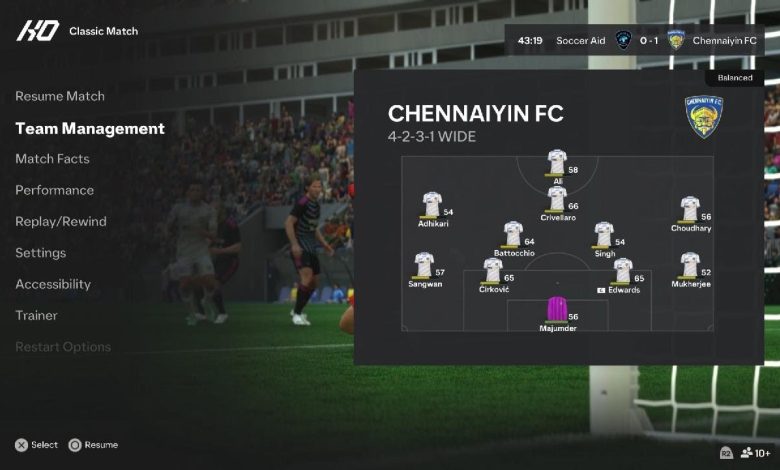Go to the Performance menu entry
The height and width of the screenshot is (470, 780).
click(x=55, y=190)
